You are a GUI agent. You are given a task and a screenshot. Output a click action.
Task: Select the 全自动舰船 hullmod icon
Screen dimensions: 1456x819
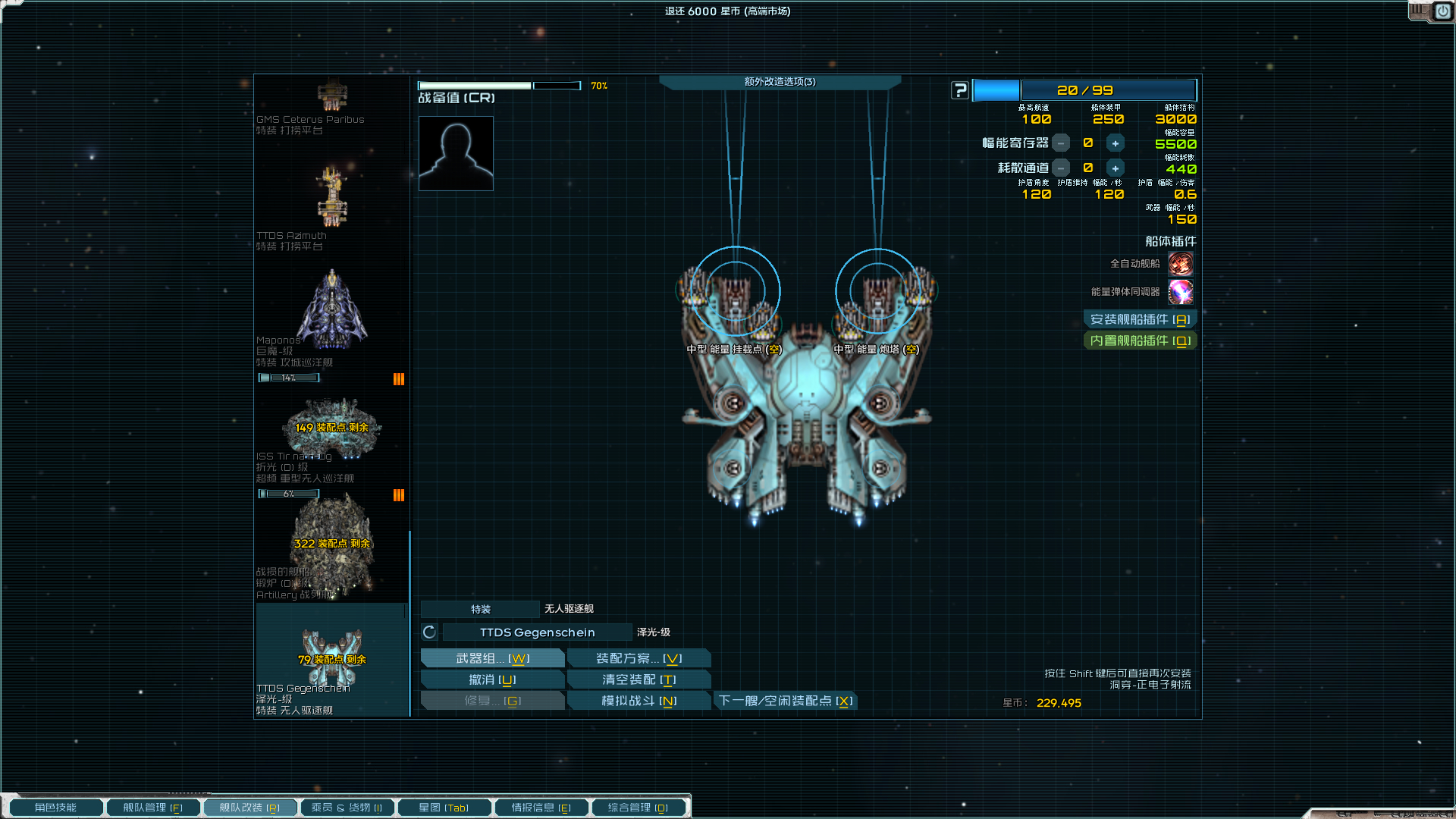click(1180, 264)
